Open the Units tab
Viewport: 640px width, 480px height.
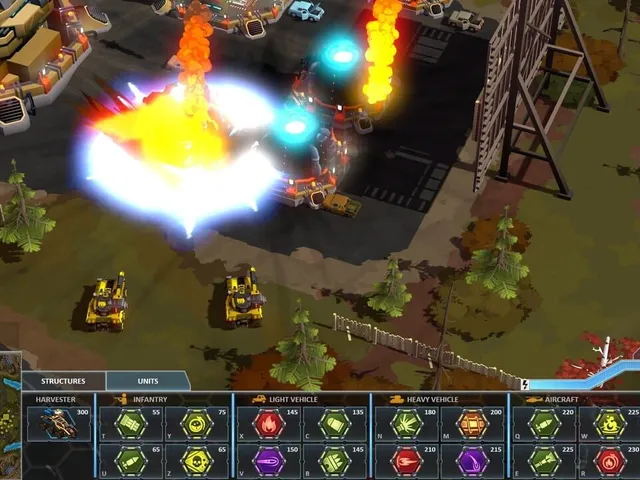148,381
